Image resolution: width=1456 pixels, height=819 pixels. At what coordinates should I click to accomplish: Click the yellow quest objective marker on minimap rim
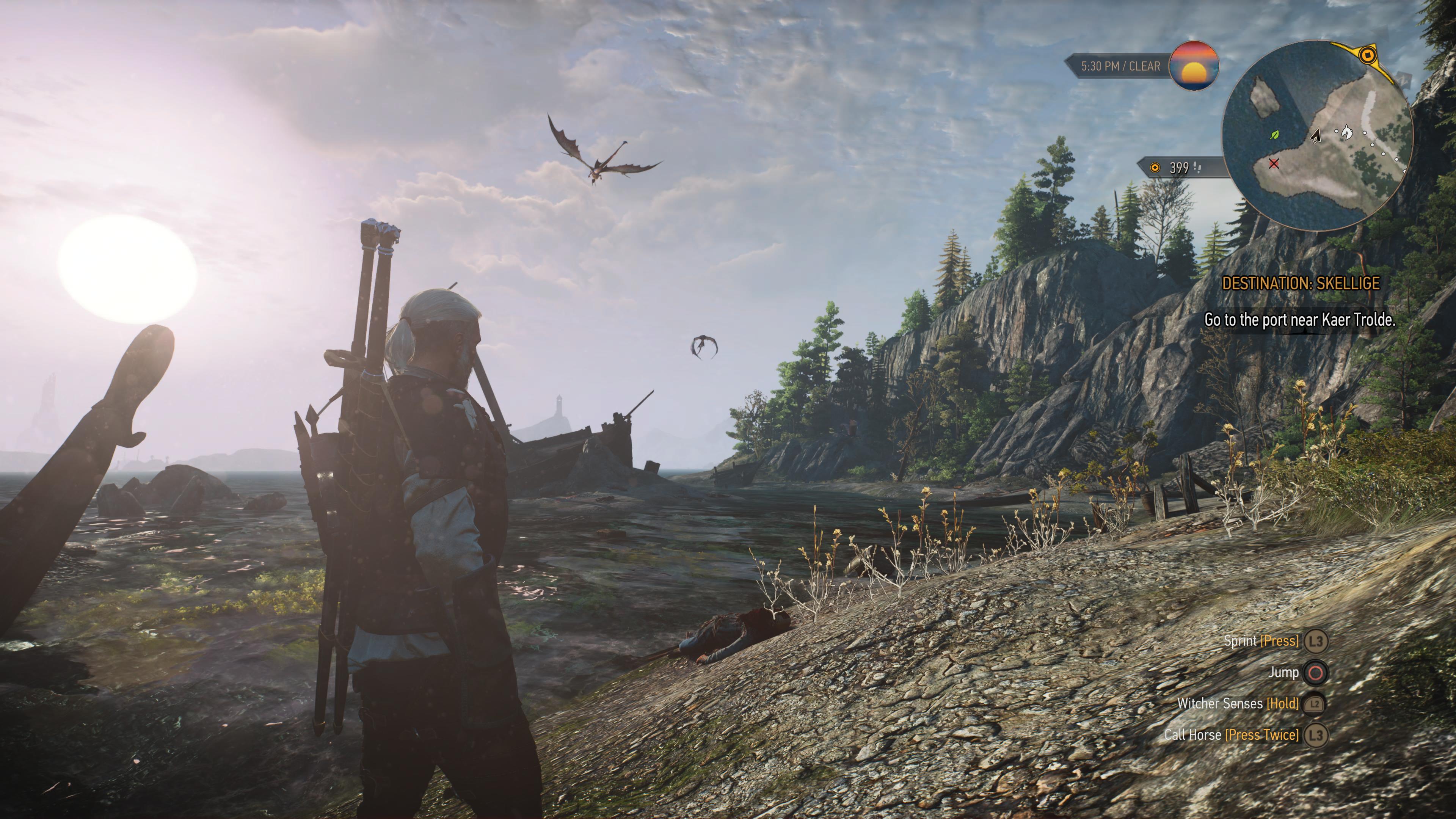point(1367,55)
